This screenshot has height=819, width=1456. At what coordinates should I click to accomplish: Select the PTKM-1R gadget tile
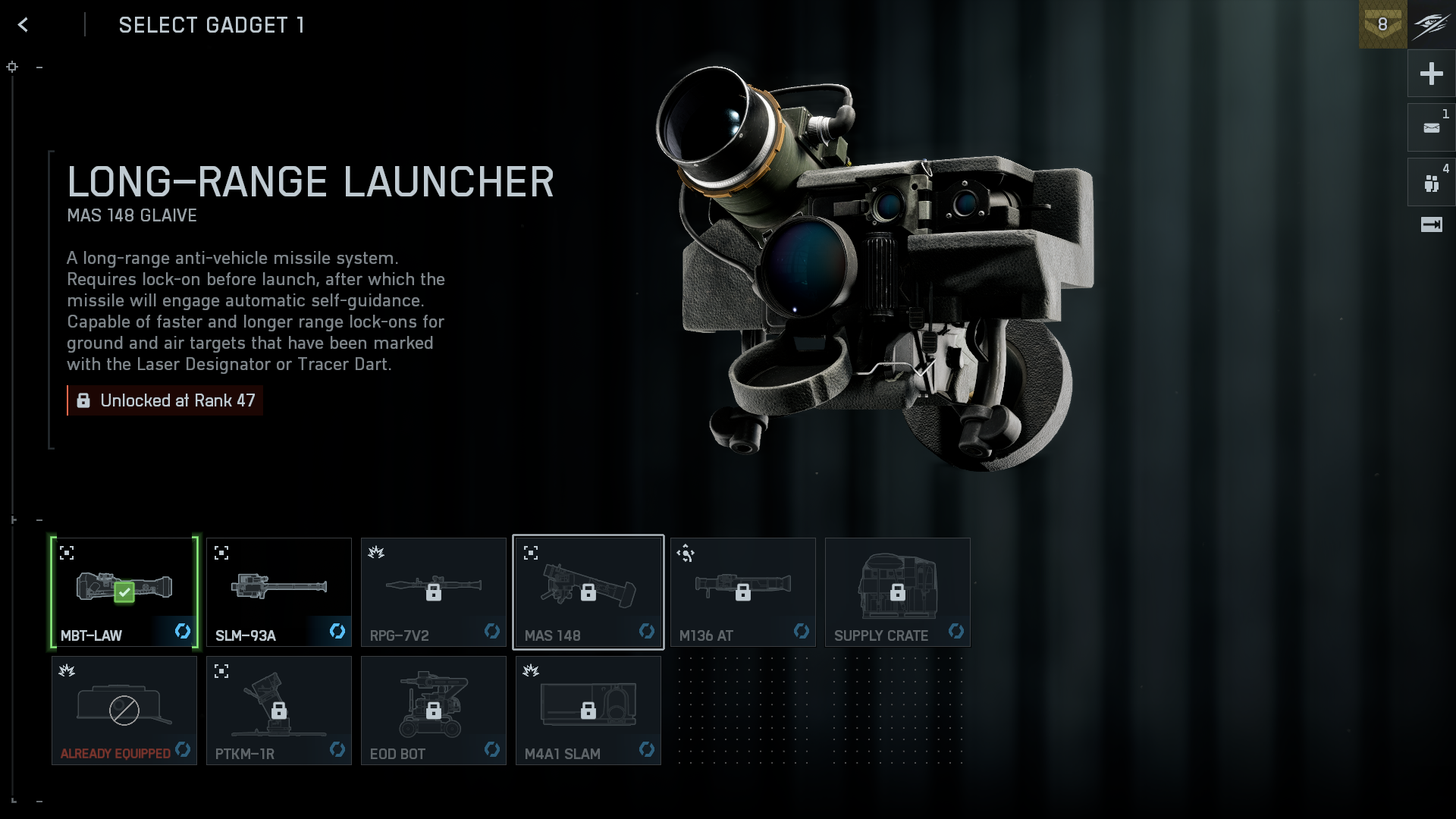point(279,711)
